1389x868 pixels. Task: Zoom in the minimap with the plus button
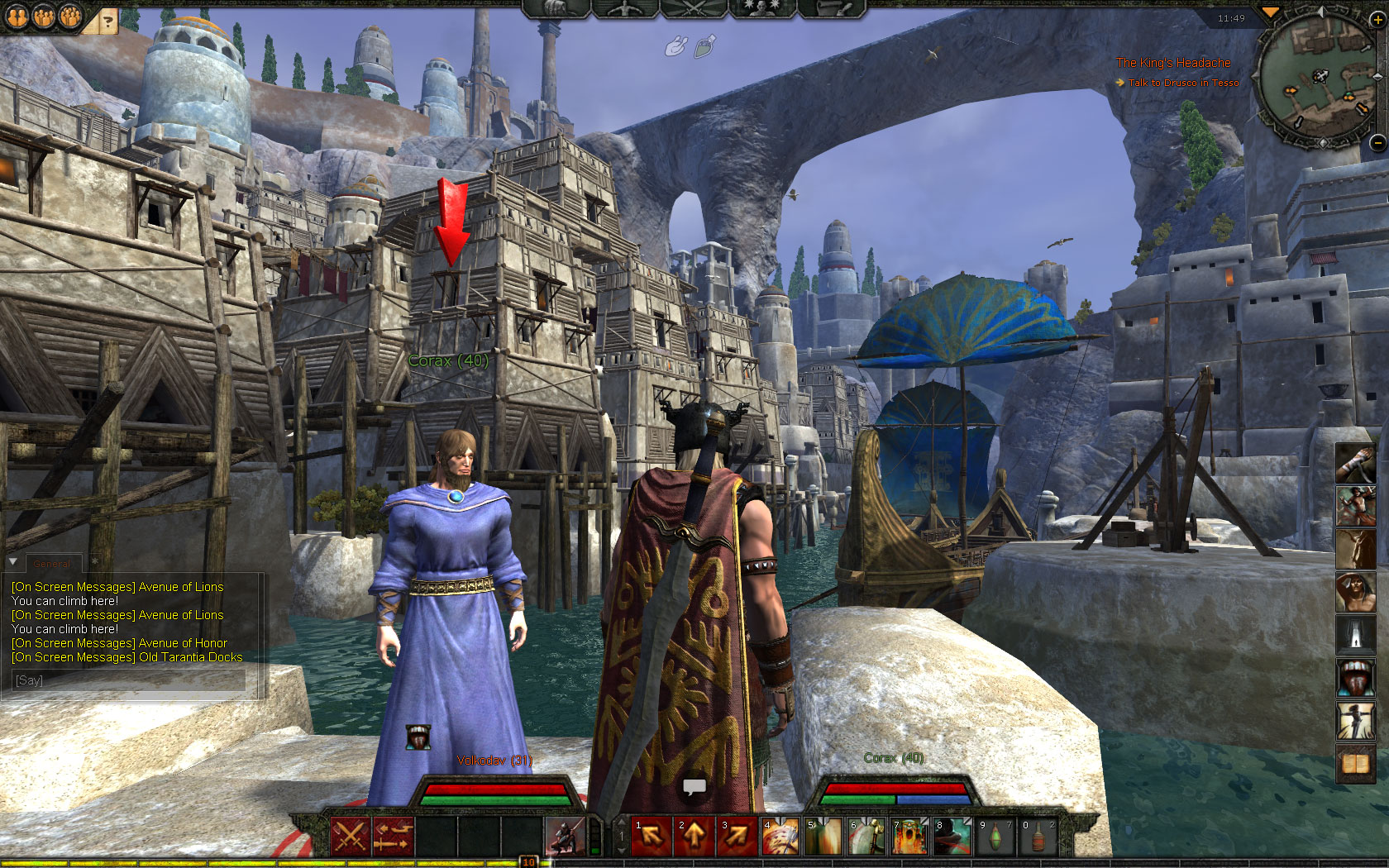[x=1377, y=19]
